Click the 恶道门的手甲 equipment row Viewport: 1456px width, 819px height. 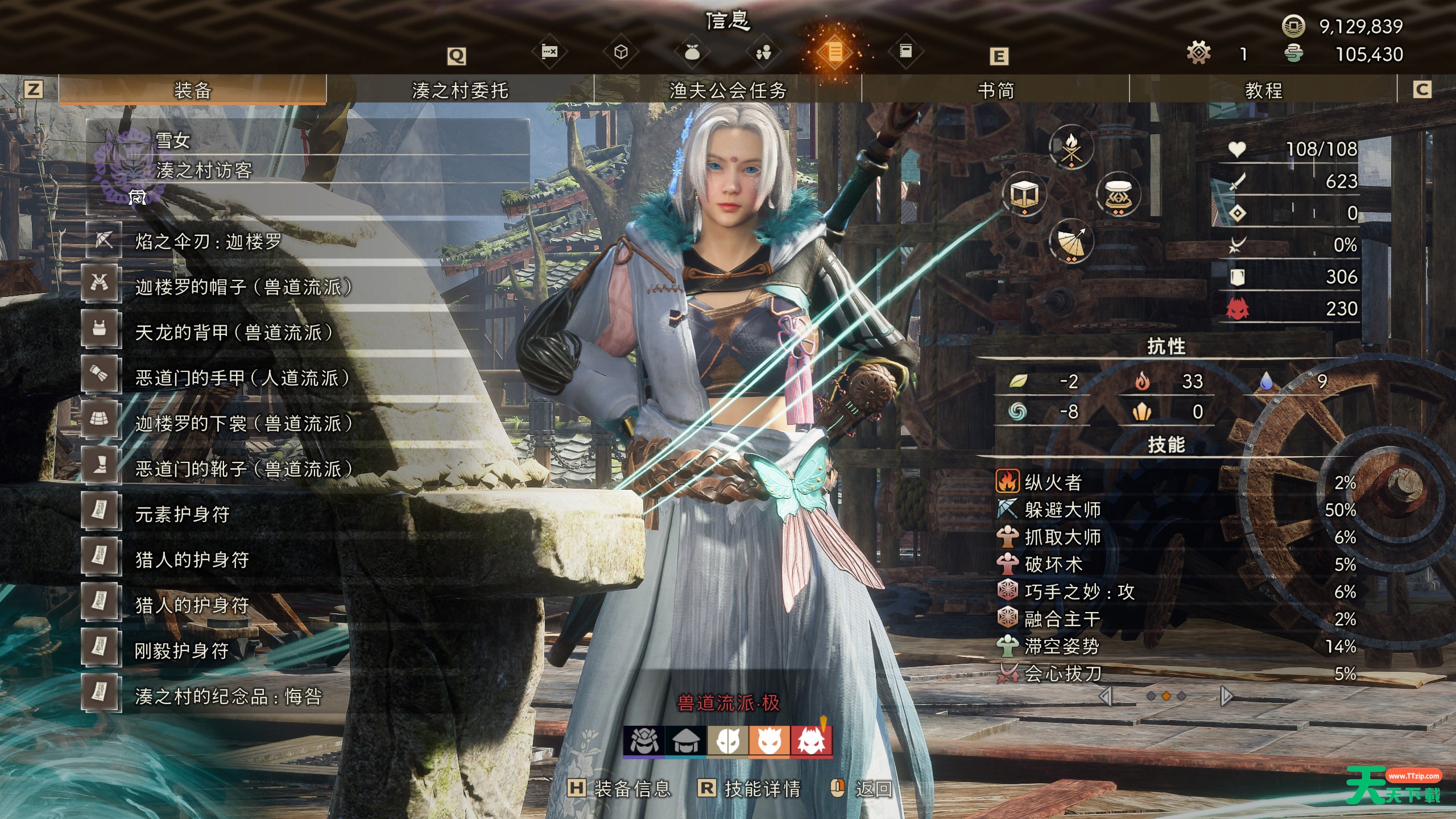242,378
